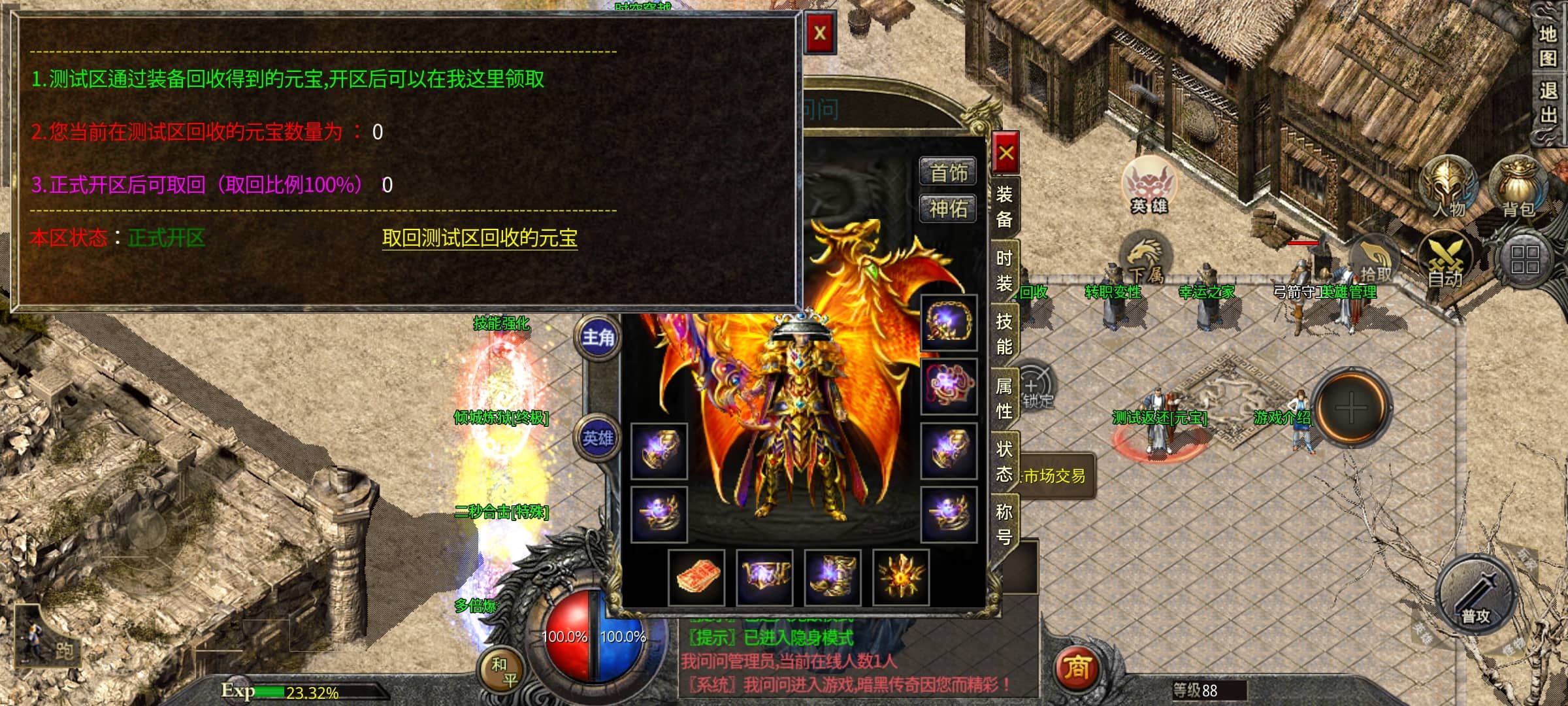Screen dimensions: 1568x706
Task: Select the 主角 main character button
Action: (x=598, y=337)
